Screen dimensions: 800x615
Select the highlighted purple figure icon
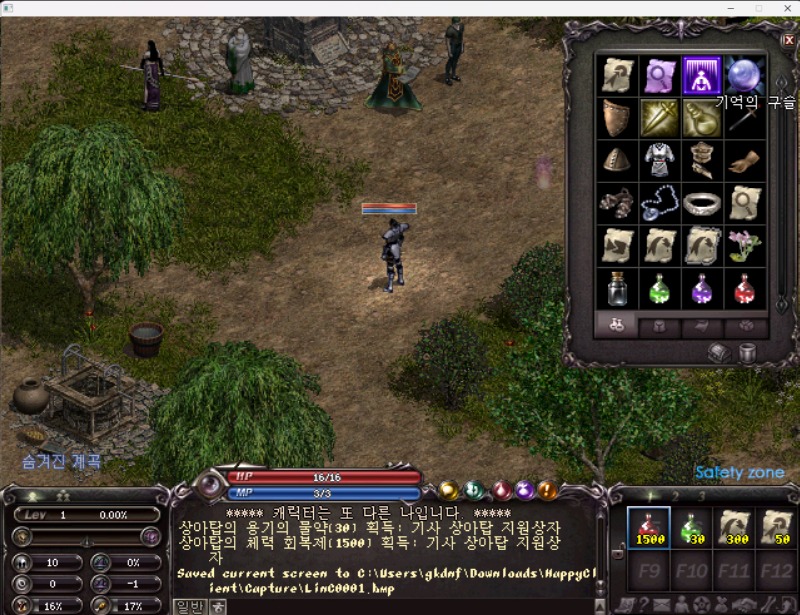click(702, 75)
